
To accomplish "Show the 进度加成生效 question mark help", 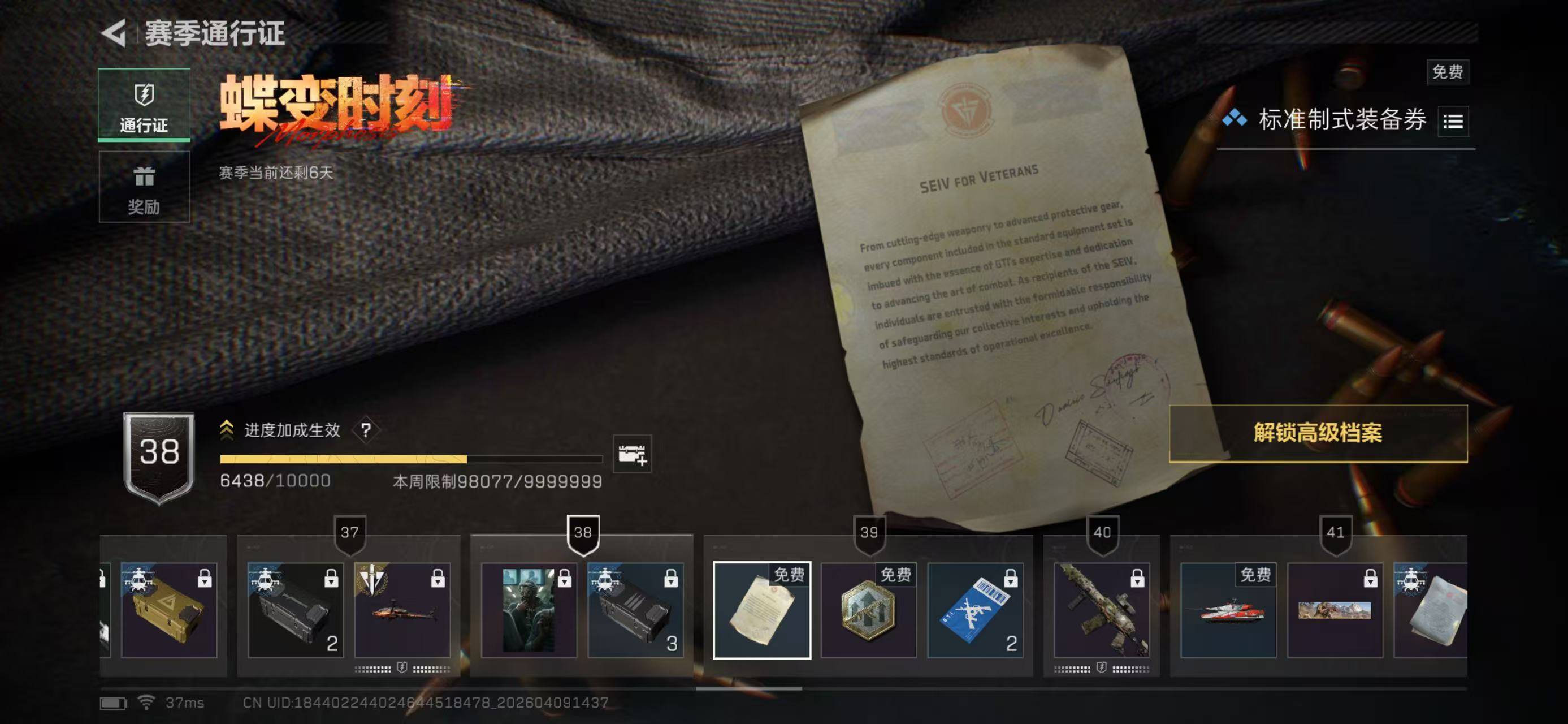I will pyautogui.click(x=365, y=430).
